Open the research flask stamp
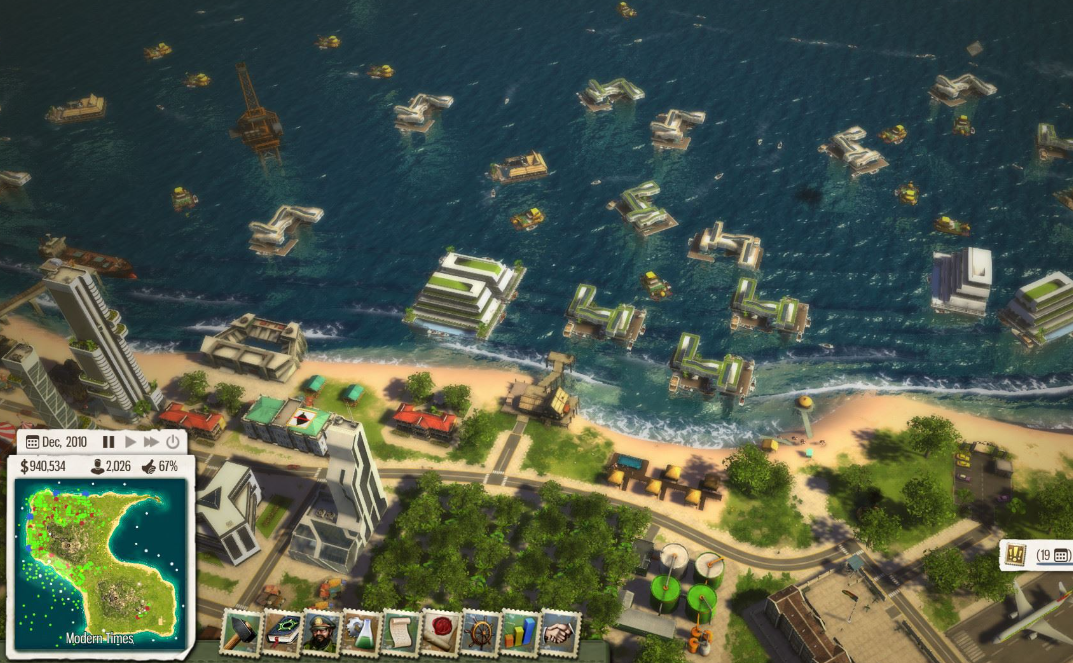This screenshot has height=663, width=1073. [360, 632]
